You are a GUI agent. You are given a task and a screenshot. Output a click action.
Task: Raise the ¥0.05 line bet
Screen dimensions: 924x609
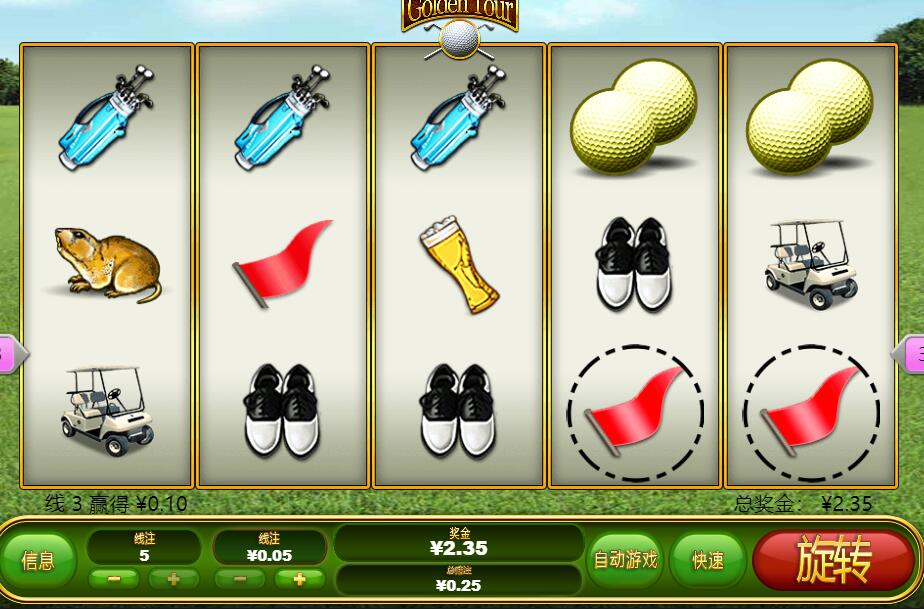coord(300,579)
